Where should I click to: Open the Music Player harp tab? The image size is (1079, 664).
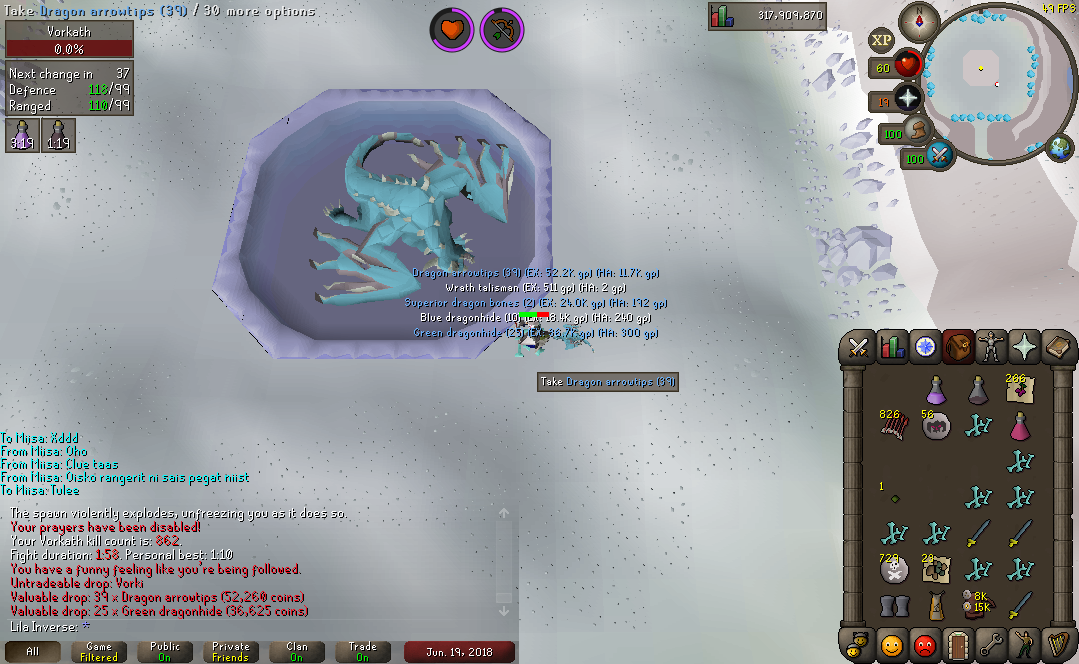pyautogui.click(x=1055, y=645)
